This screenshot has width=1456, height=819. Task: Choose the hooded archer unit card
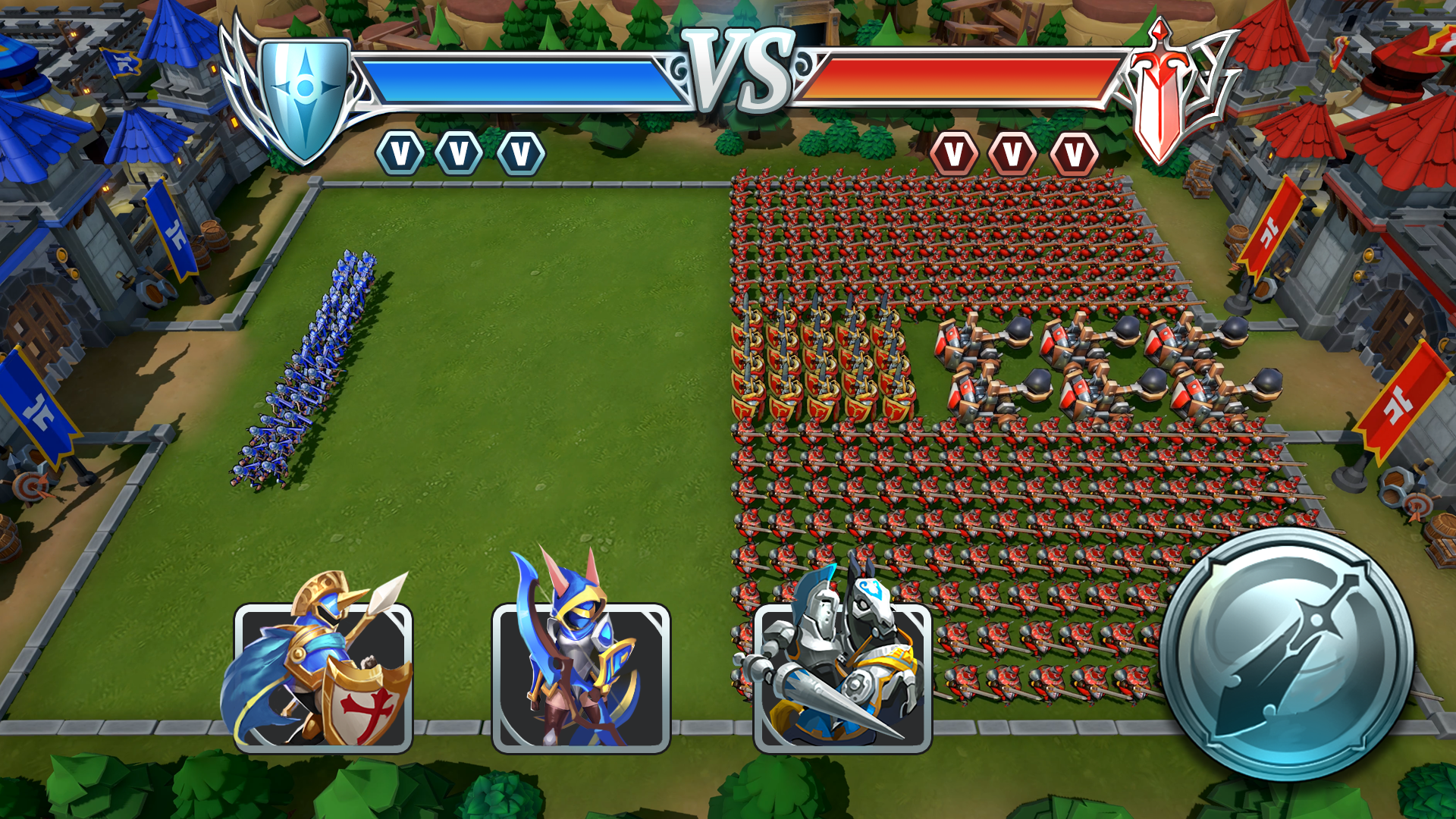(x=581, y=677)
